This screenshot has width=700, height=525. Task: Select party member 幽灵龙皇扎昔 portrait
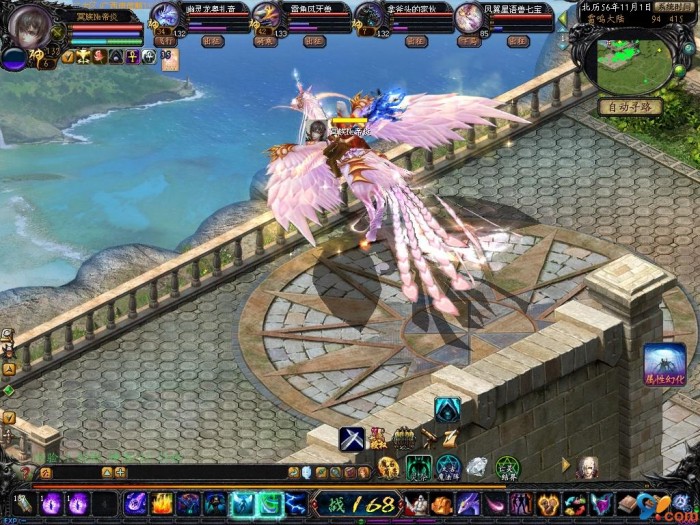point(165,16)
